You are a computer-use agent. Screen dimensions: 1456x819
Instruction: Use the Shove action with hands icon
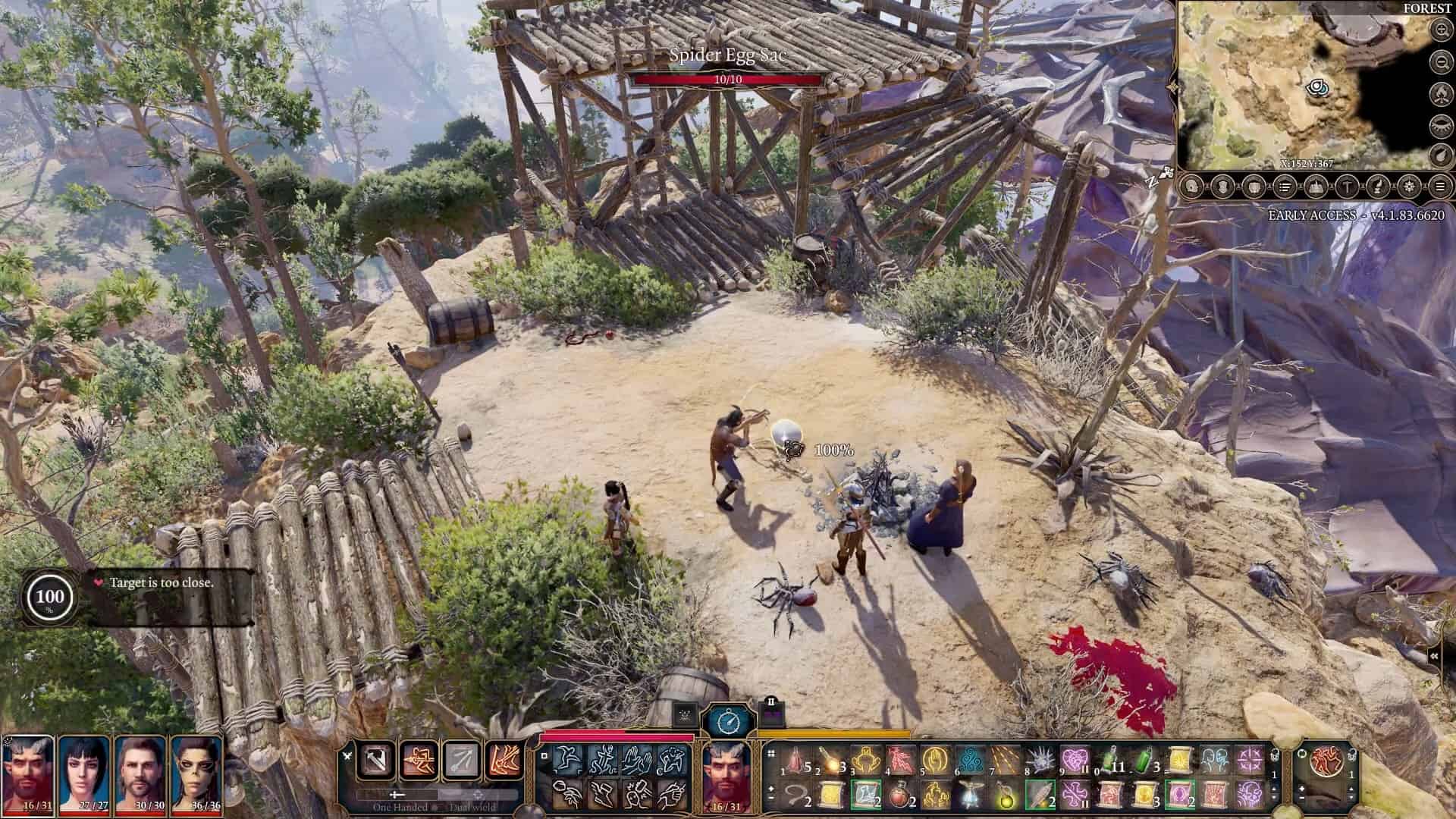(635, 759)
